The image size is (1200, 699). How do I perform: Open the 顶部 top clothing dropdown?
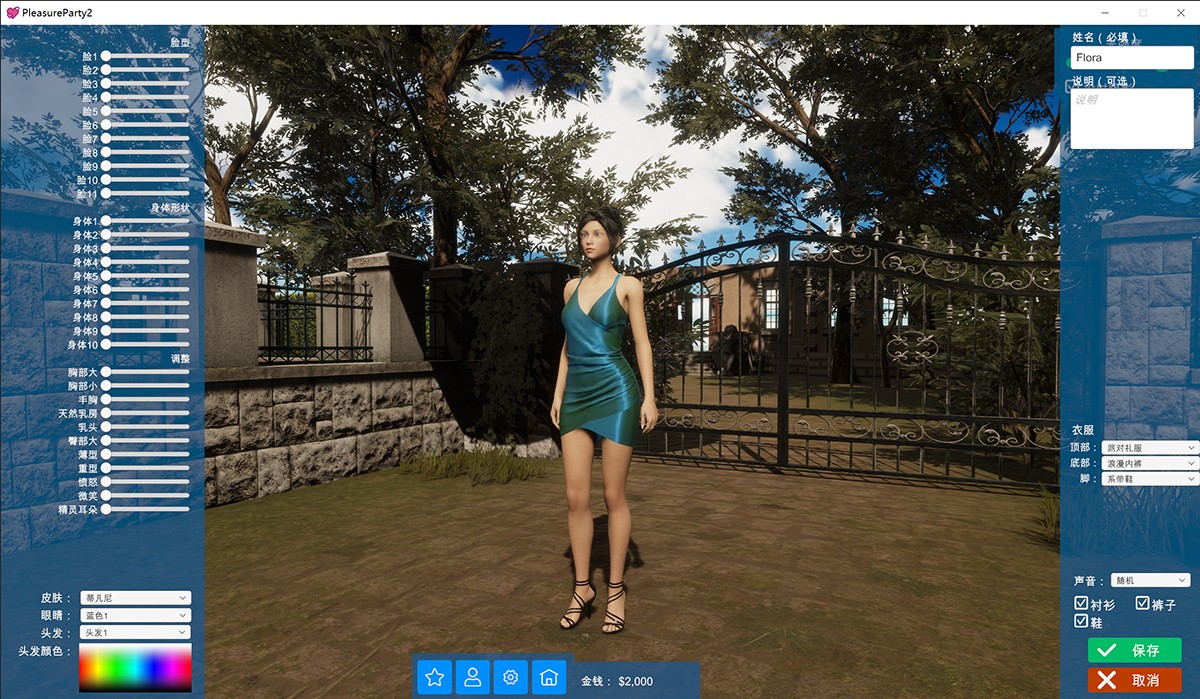point(1149,448)
